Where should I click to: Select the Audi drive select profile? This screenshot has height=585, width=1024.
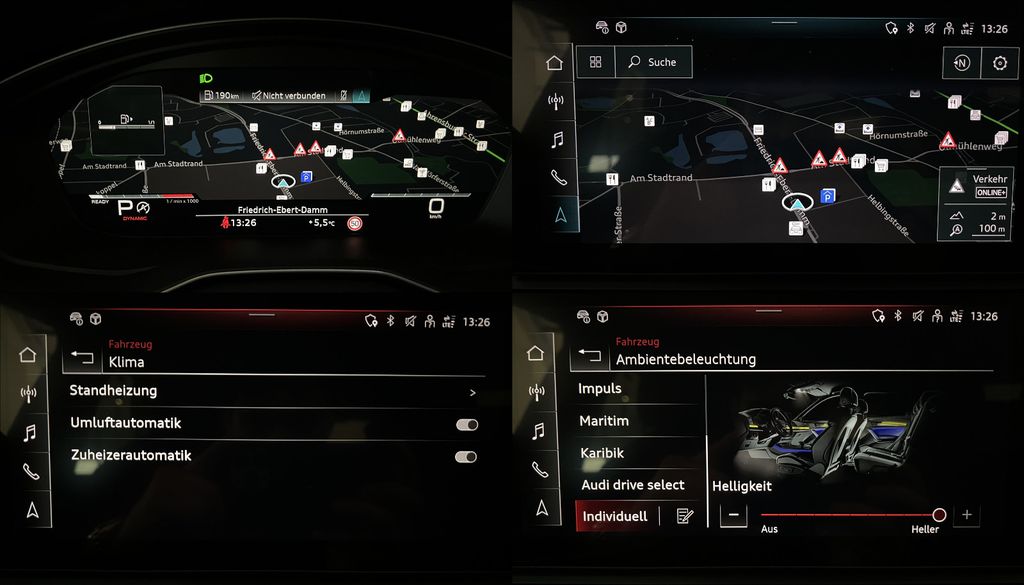(x=633, y=485)
